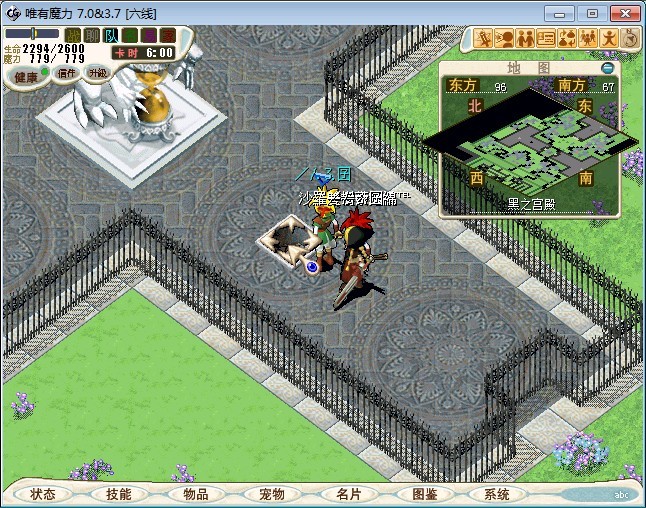Select the compass icon in the action bar

(x=632, y=39)
